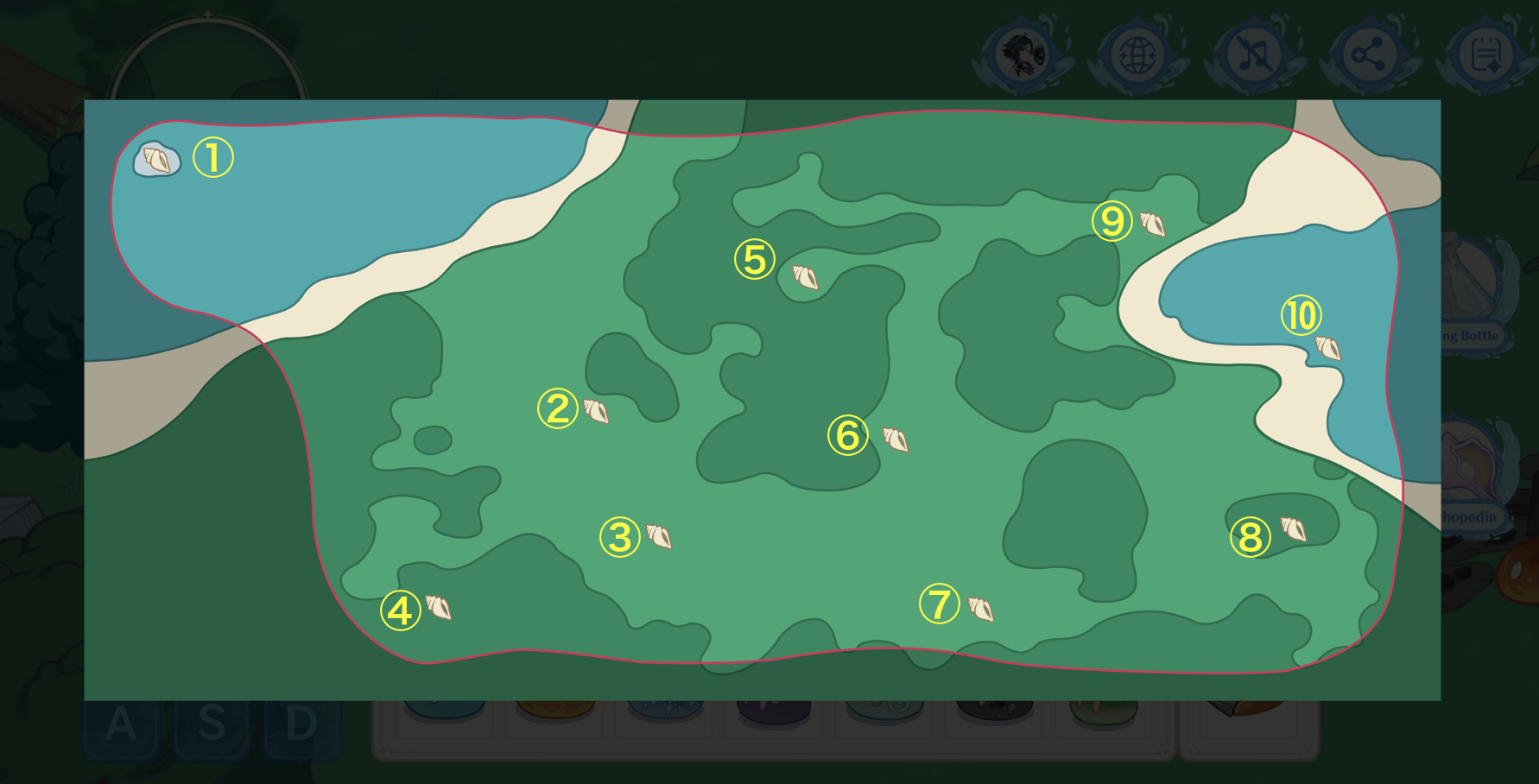Open the share icon in the top bar
The image size is (1539, 784).
1368,54
